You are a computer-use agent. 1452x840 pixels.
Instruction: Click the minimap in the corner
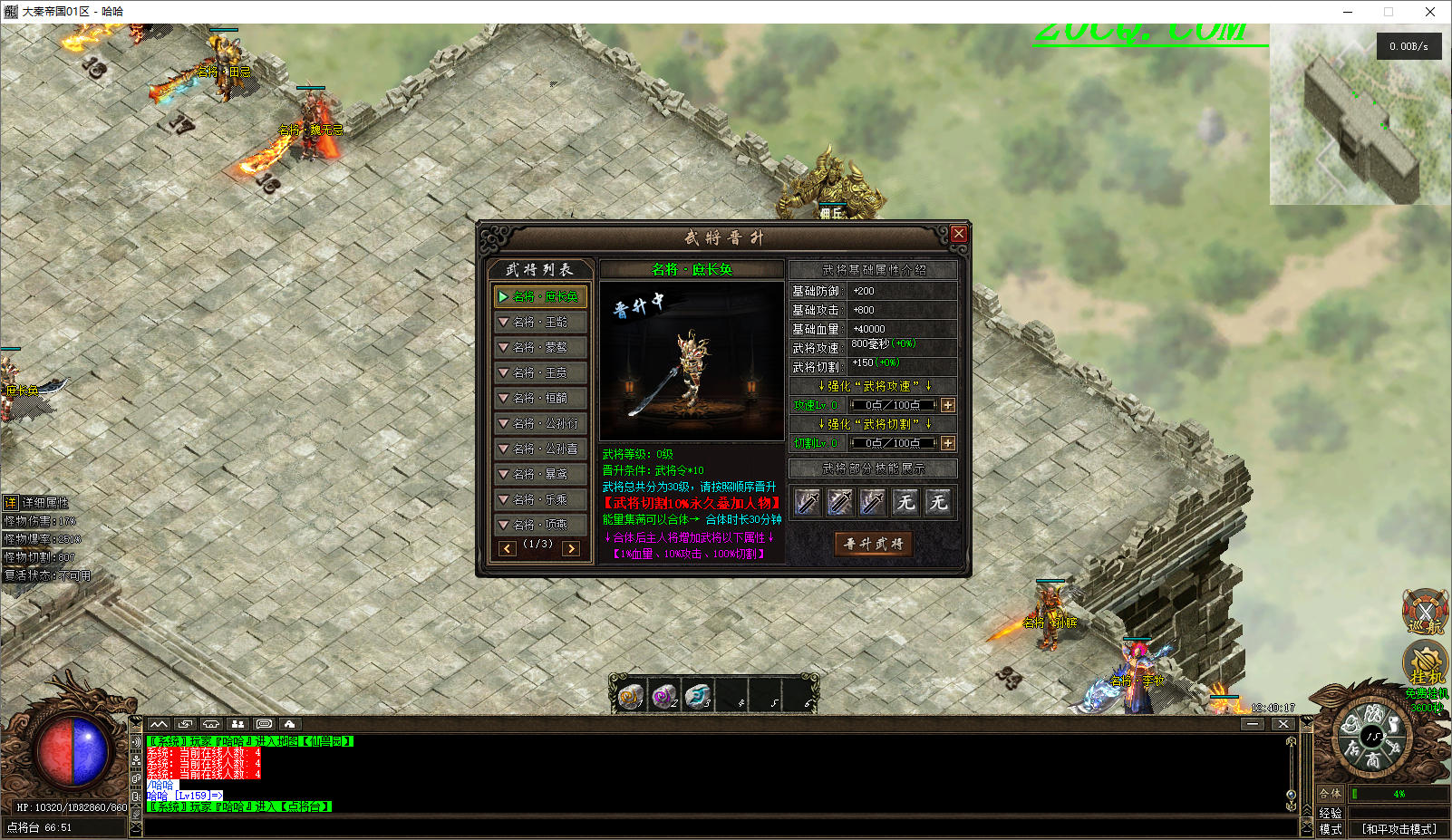[1360, 115]
